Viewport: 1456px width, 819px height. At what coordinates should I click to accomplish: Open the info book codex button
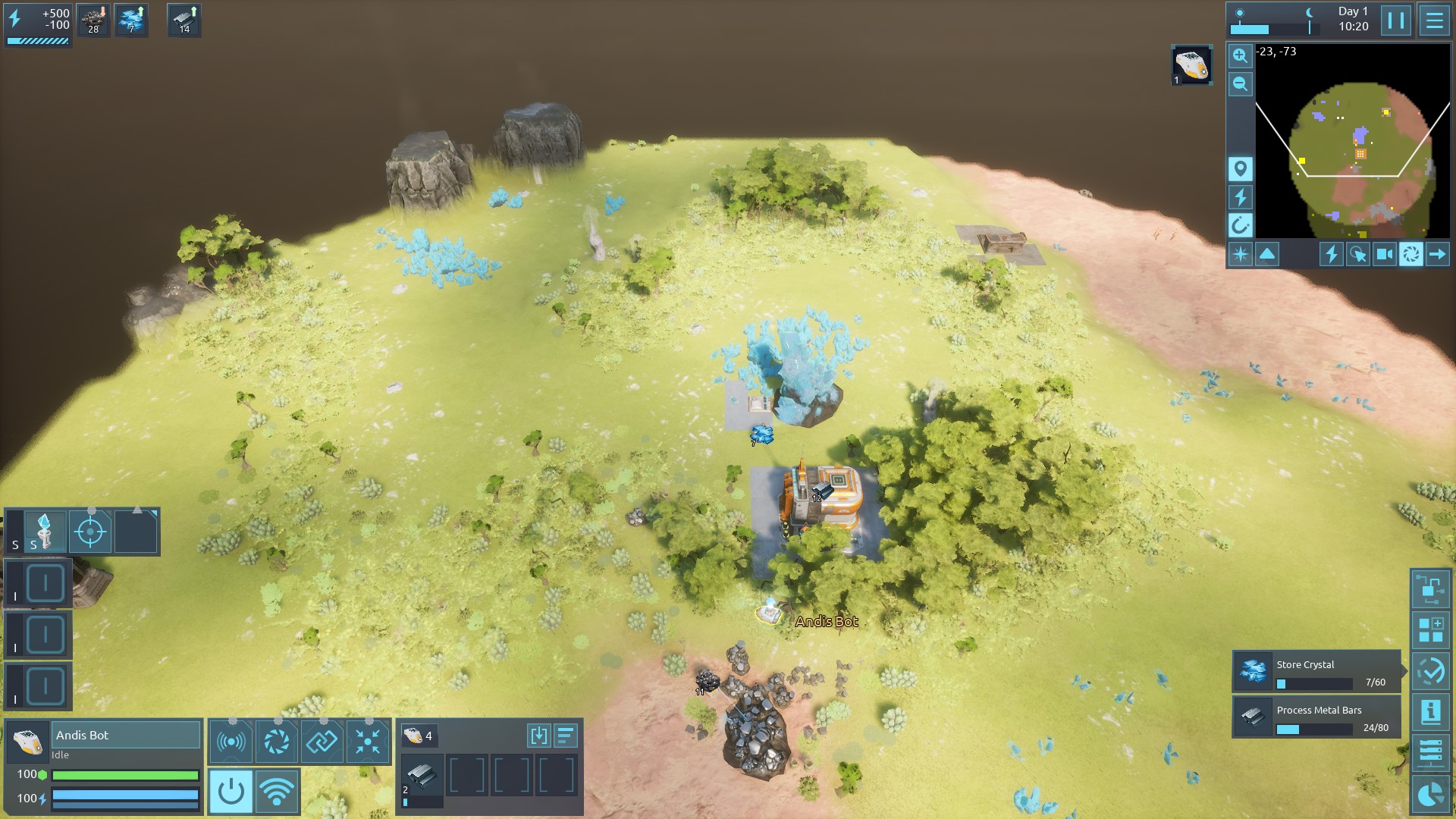click(x=1430, y=712)
